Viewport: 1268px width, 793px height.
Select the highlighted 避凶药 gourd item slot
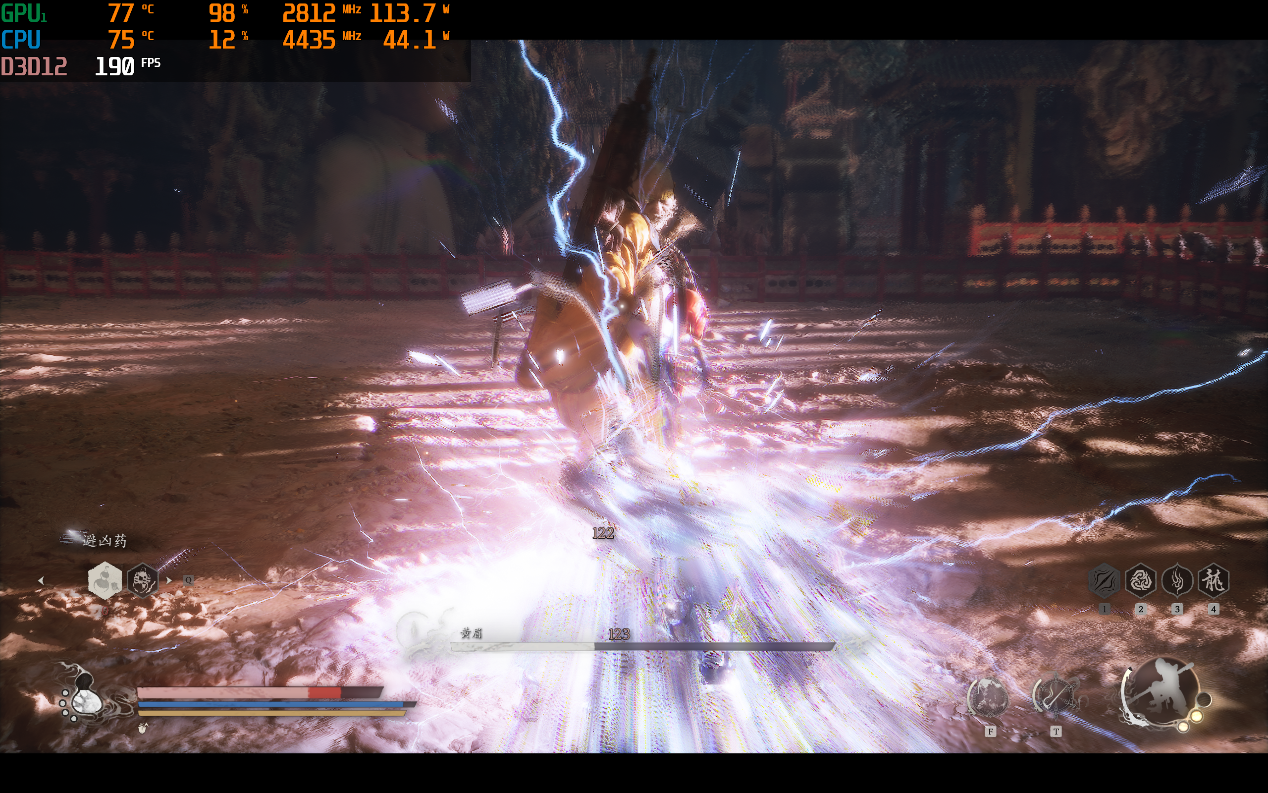105,580
